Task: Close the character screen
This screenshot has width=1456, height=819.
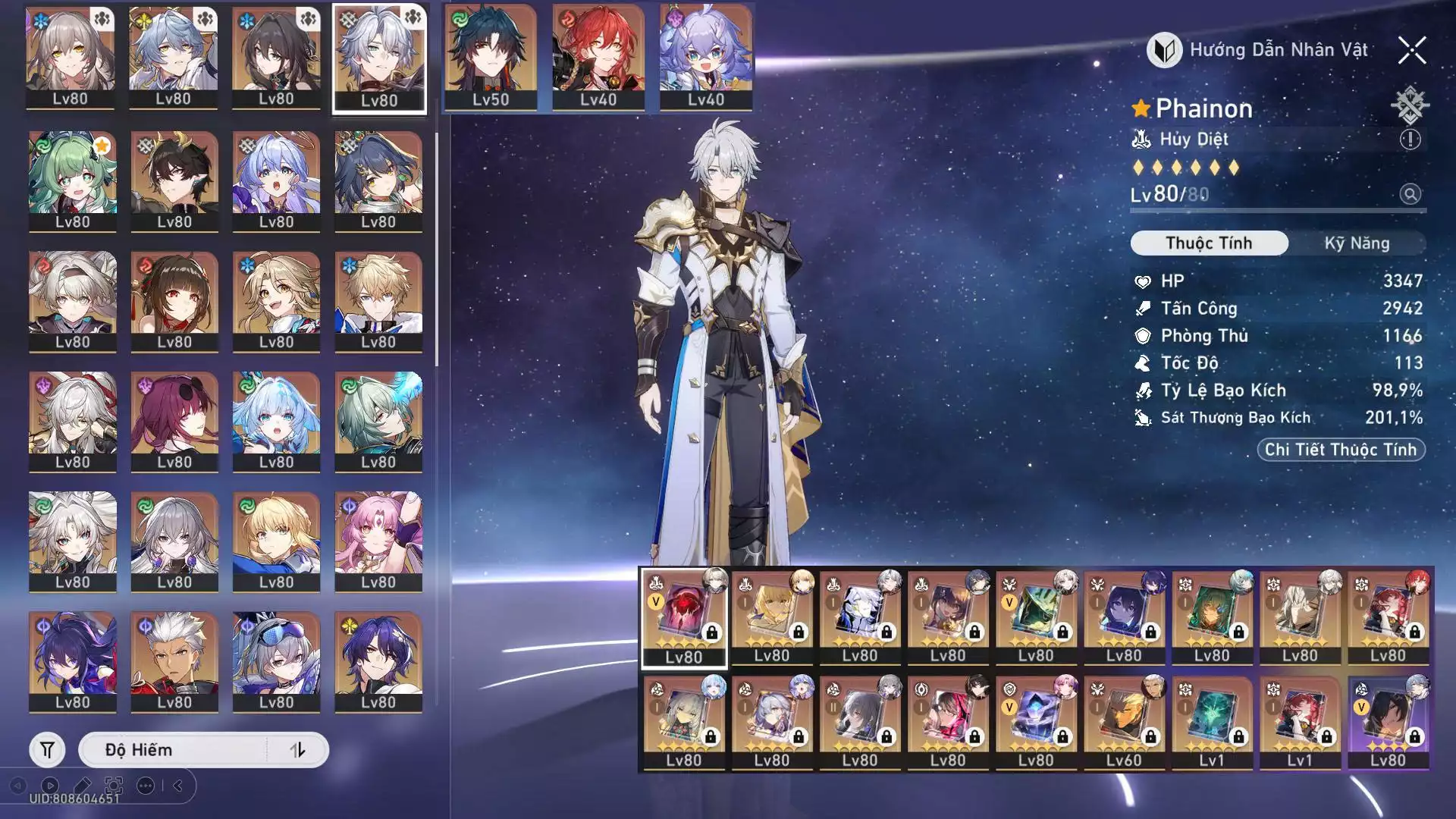Action: (1411, 51)
